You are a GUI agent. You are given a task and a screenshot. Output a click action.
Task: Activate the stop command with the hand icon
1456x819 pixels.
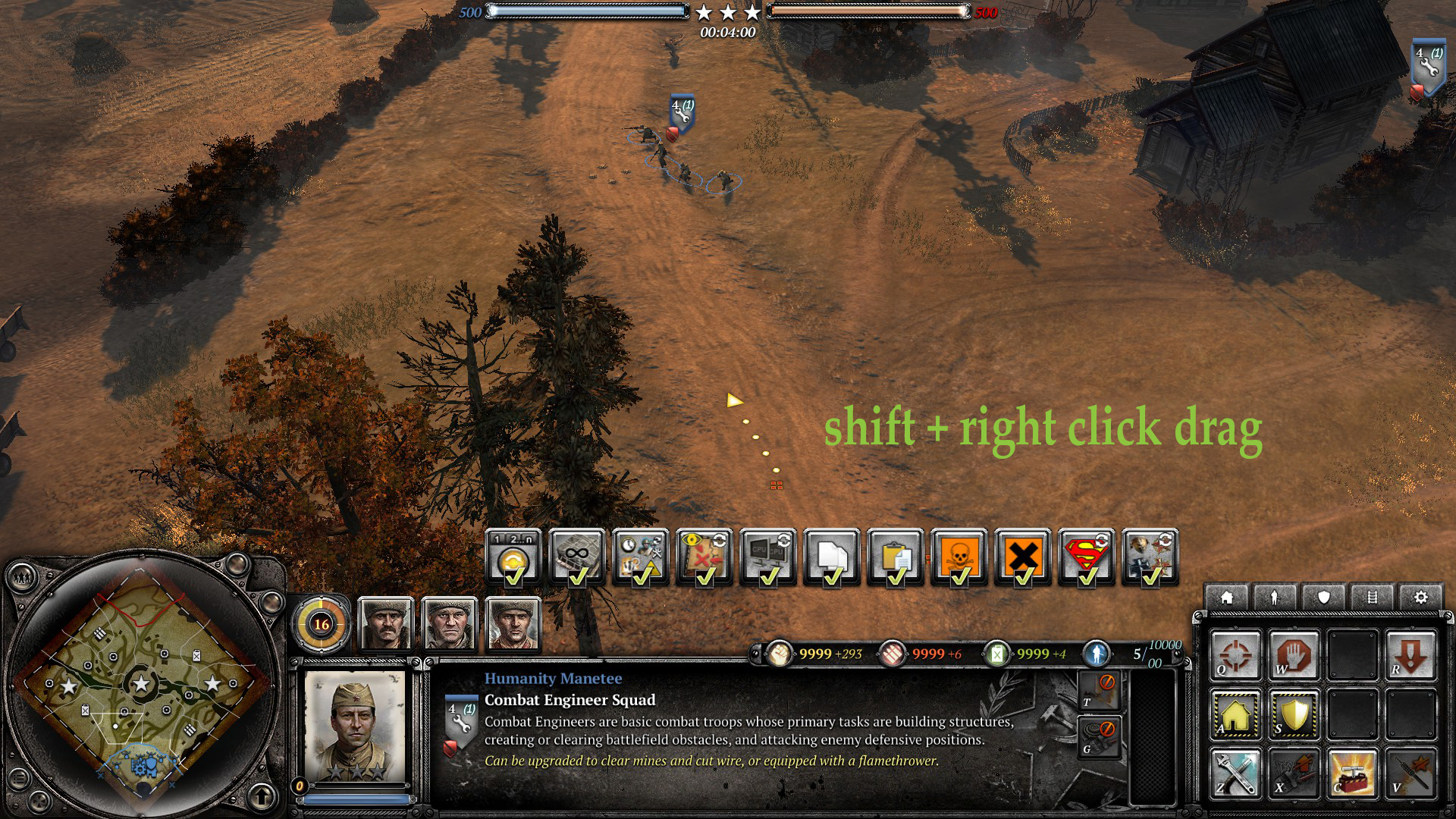(1294, 654)
